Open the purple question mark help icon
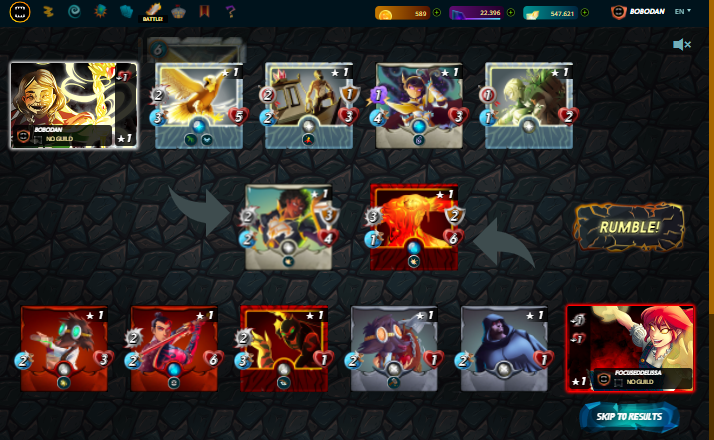The image size is (714, 440). [230, 12]
